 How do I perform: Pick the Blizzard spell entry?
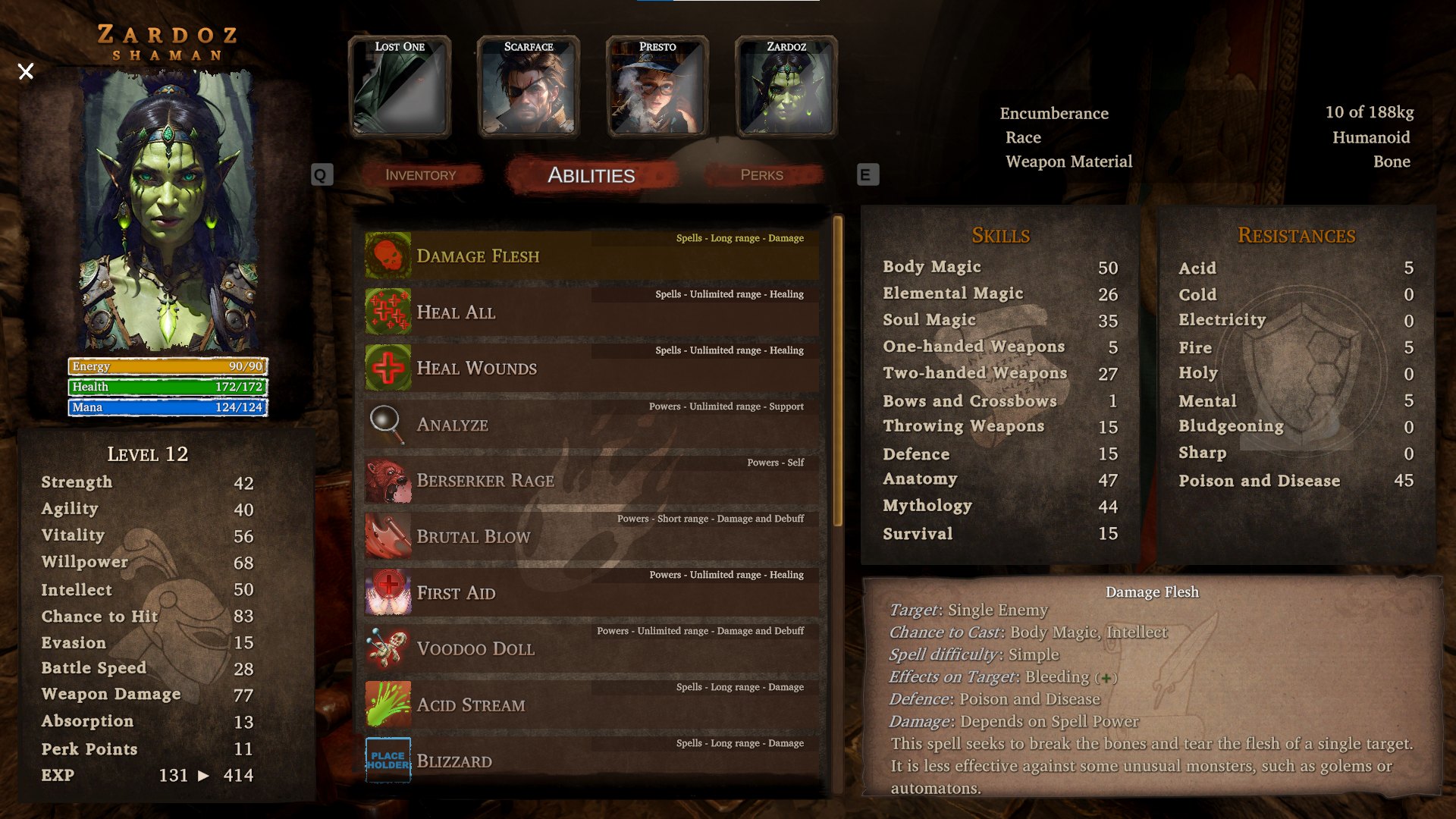591,761
